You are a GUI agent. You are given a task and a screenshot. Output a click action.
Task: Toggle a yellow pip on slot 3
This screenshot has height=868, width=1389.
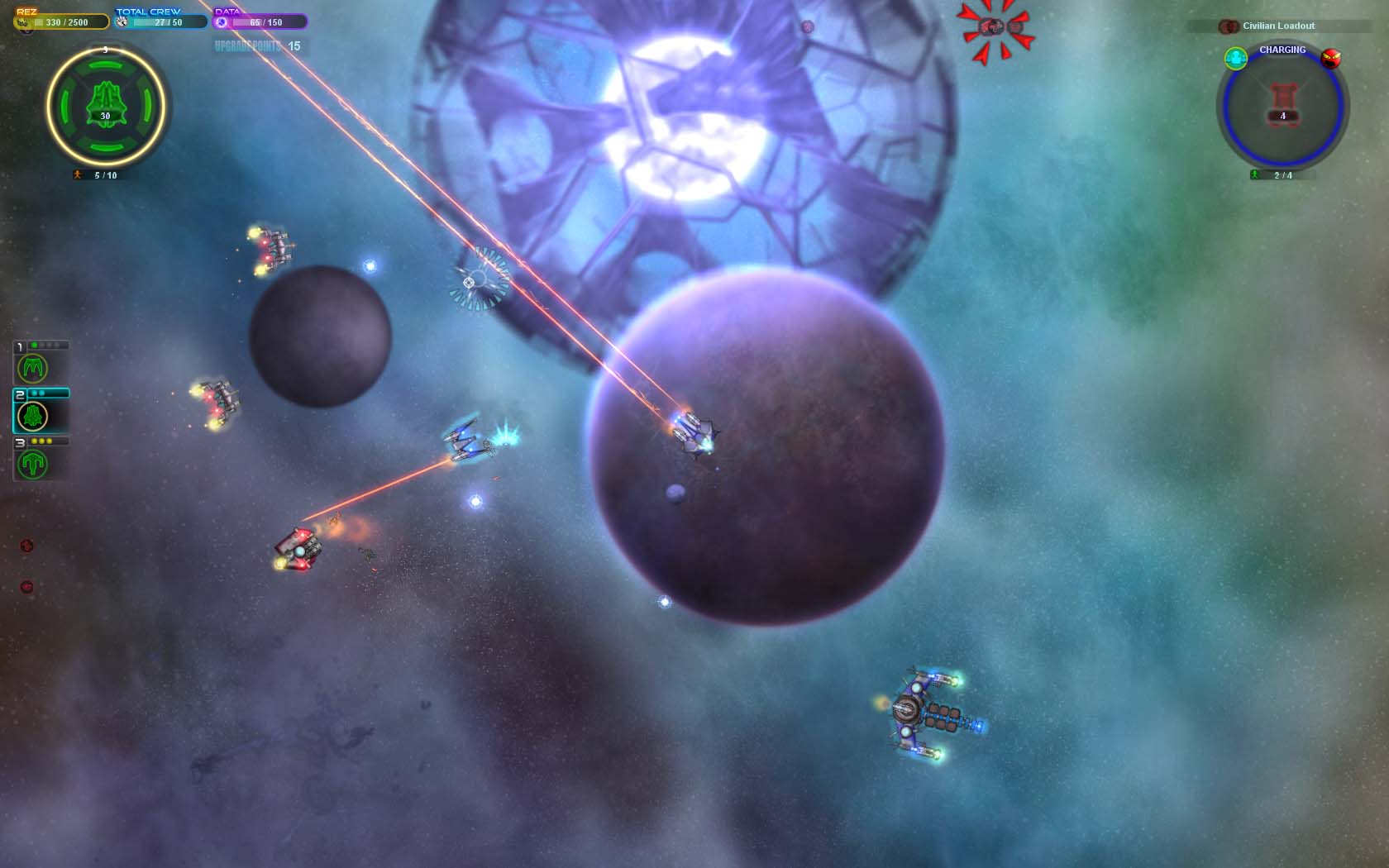click(35, 441)
